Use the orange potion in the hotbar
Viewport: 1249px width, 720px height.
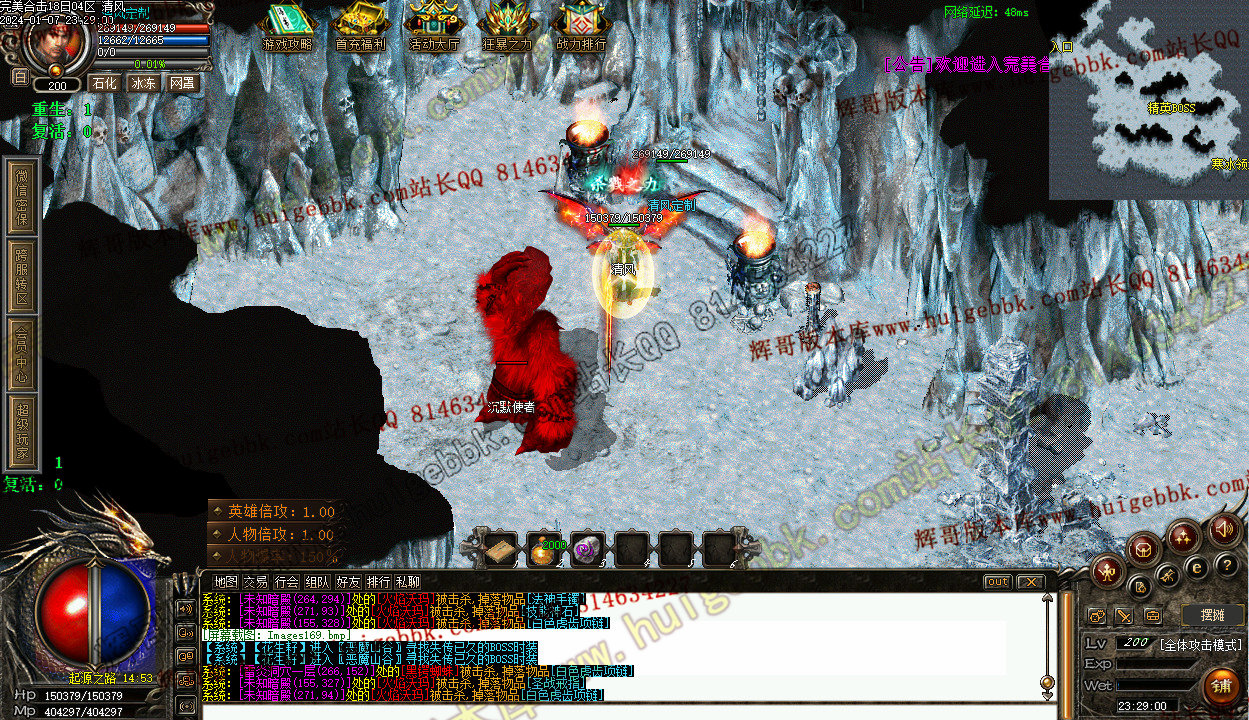tap(543, 550)
